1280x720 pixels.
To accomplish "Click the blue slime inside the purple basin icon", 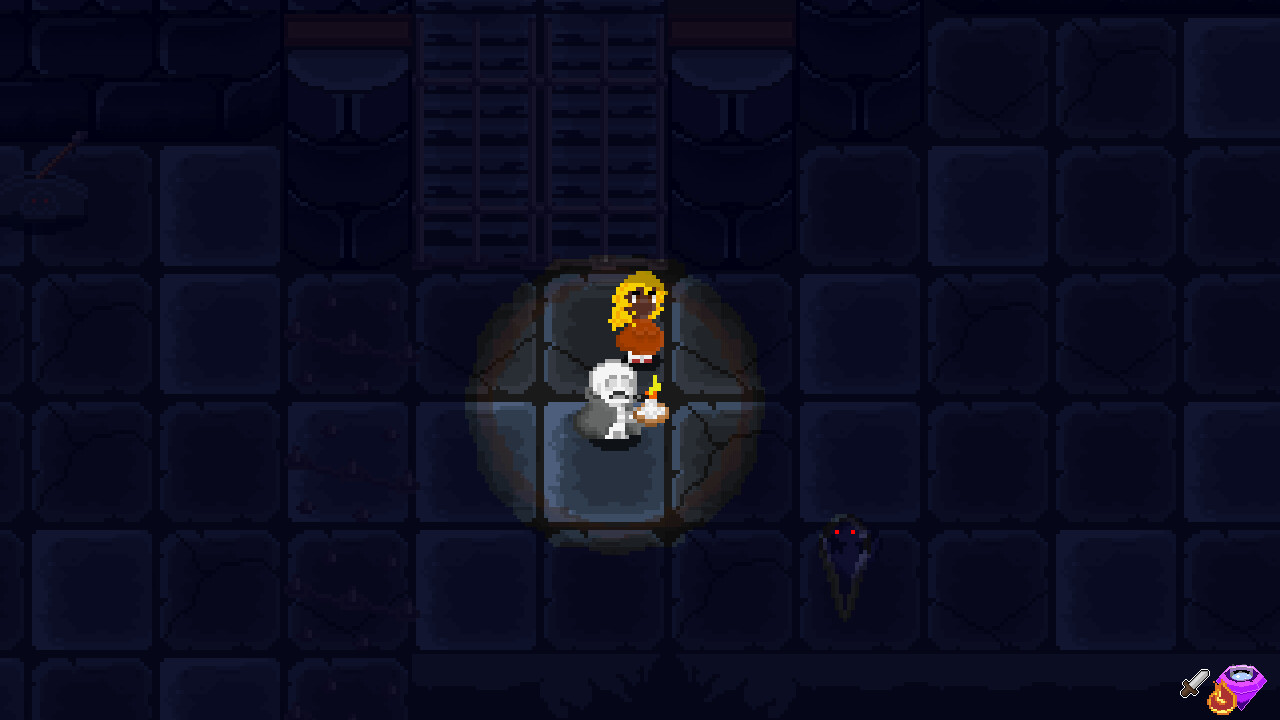I will 1242,675.
